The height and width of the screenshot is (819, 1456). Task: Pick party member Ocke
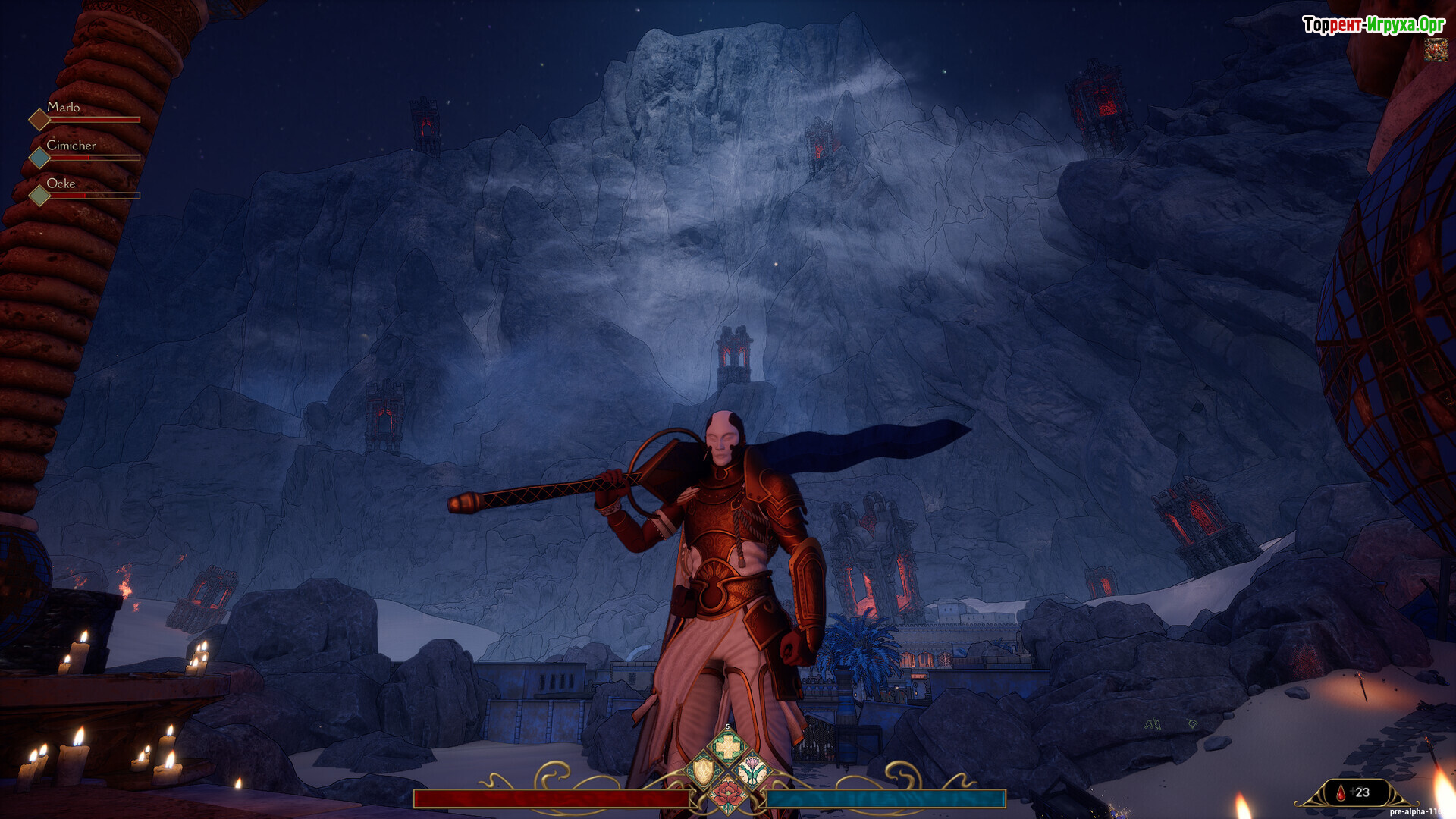(x=61, y=184)
